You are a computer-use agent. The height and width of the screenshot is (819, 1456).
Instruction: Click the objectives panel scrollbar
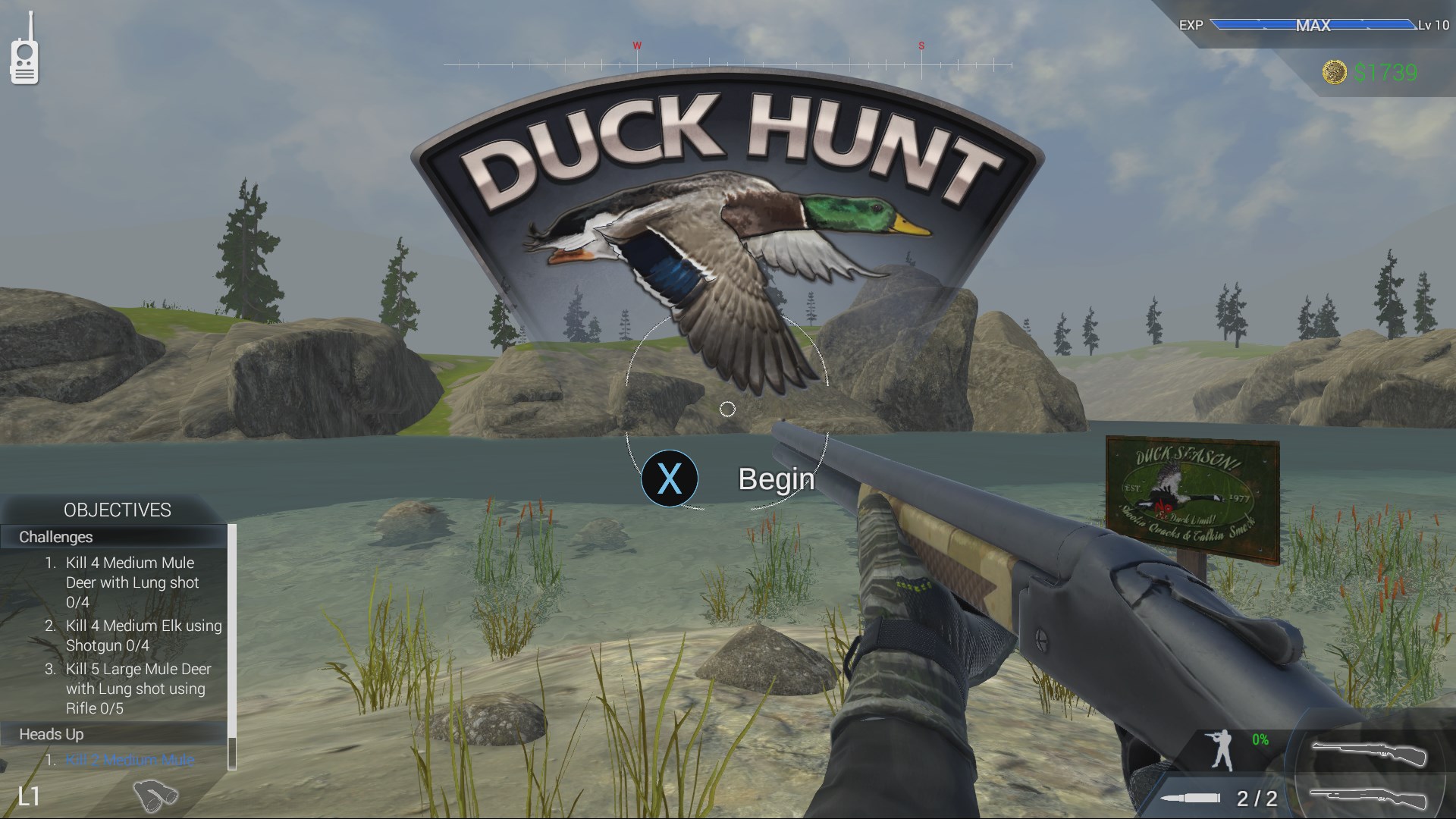click(231, 644)
